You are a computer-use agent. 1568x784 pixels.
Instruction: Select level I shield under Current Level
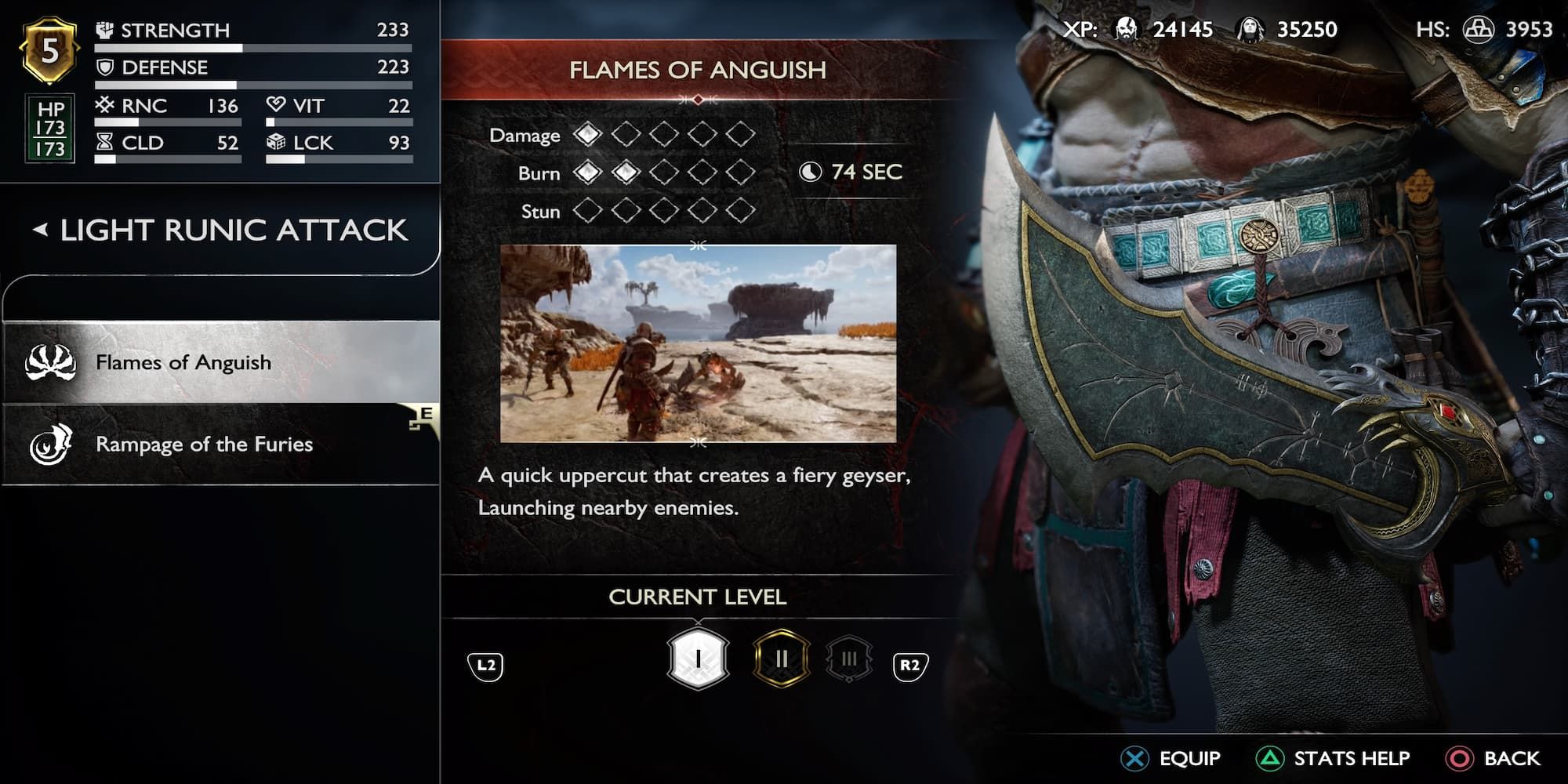pos(695,659)
